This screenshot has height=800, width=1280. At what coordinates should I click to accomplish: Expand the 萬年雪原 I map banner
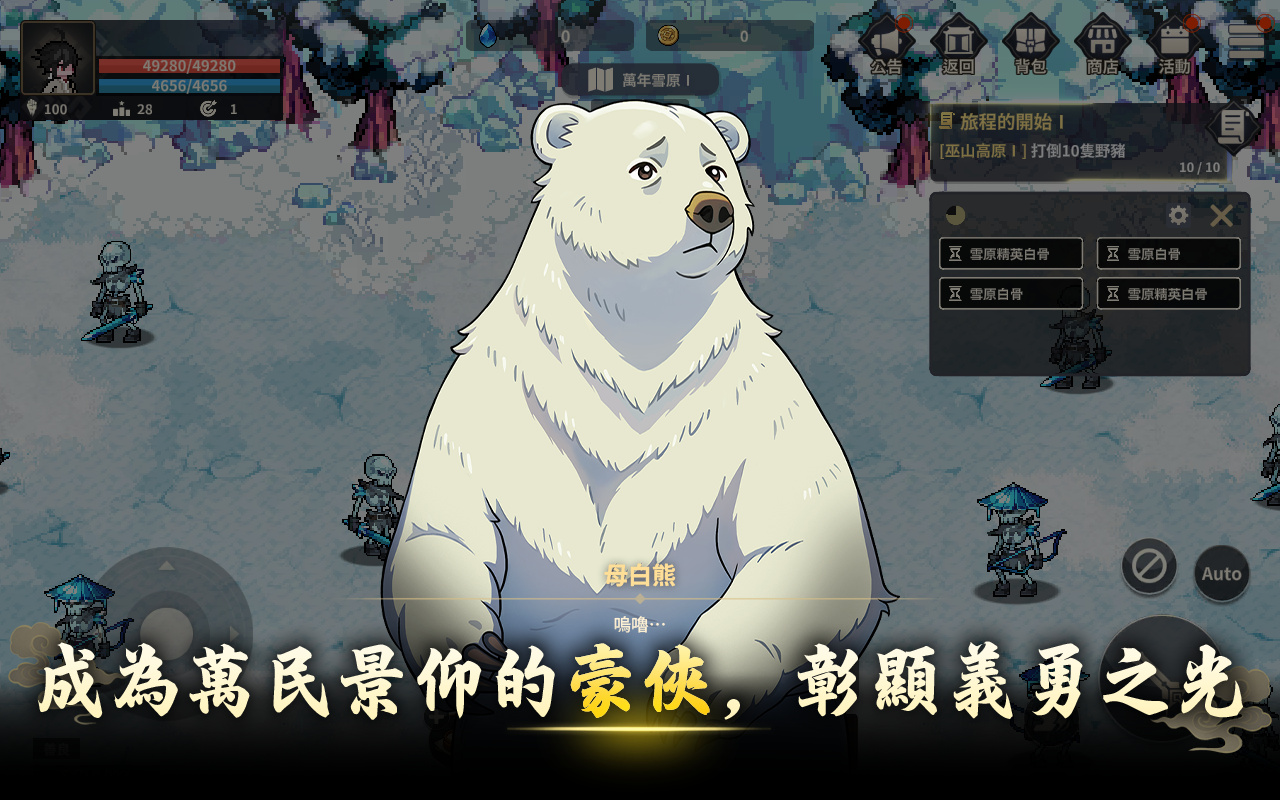point(640,79)
